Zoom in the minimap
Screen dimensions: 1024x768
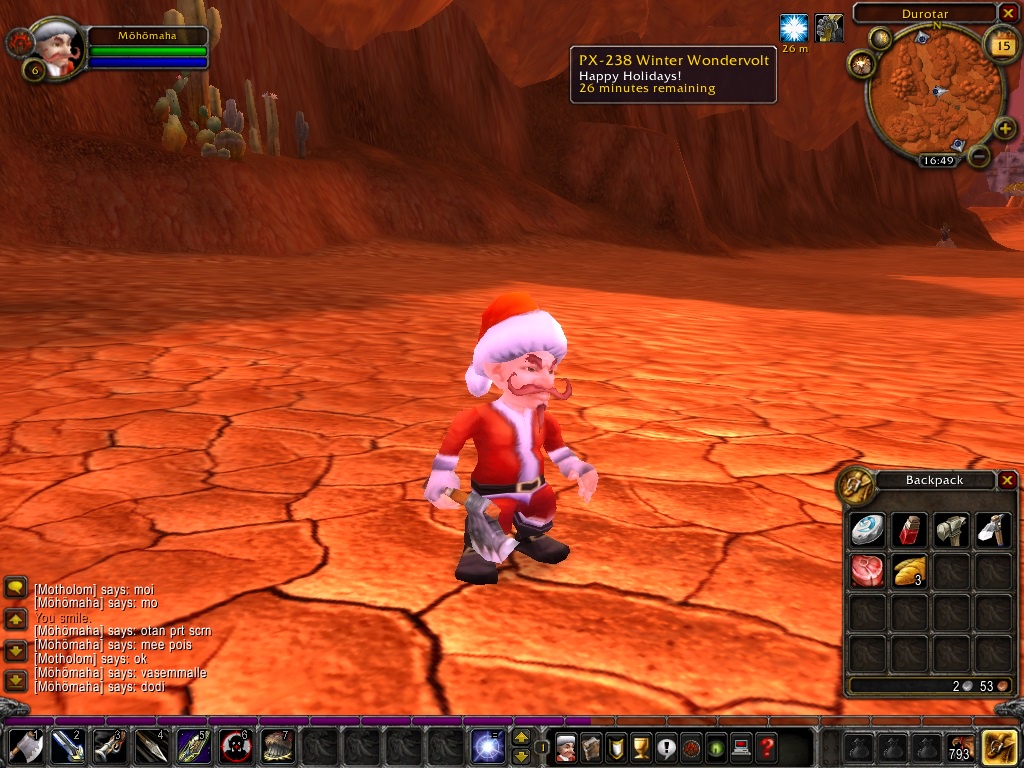(x=1004, y=131)
